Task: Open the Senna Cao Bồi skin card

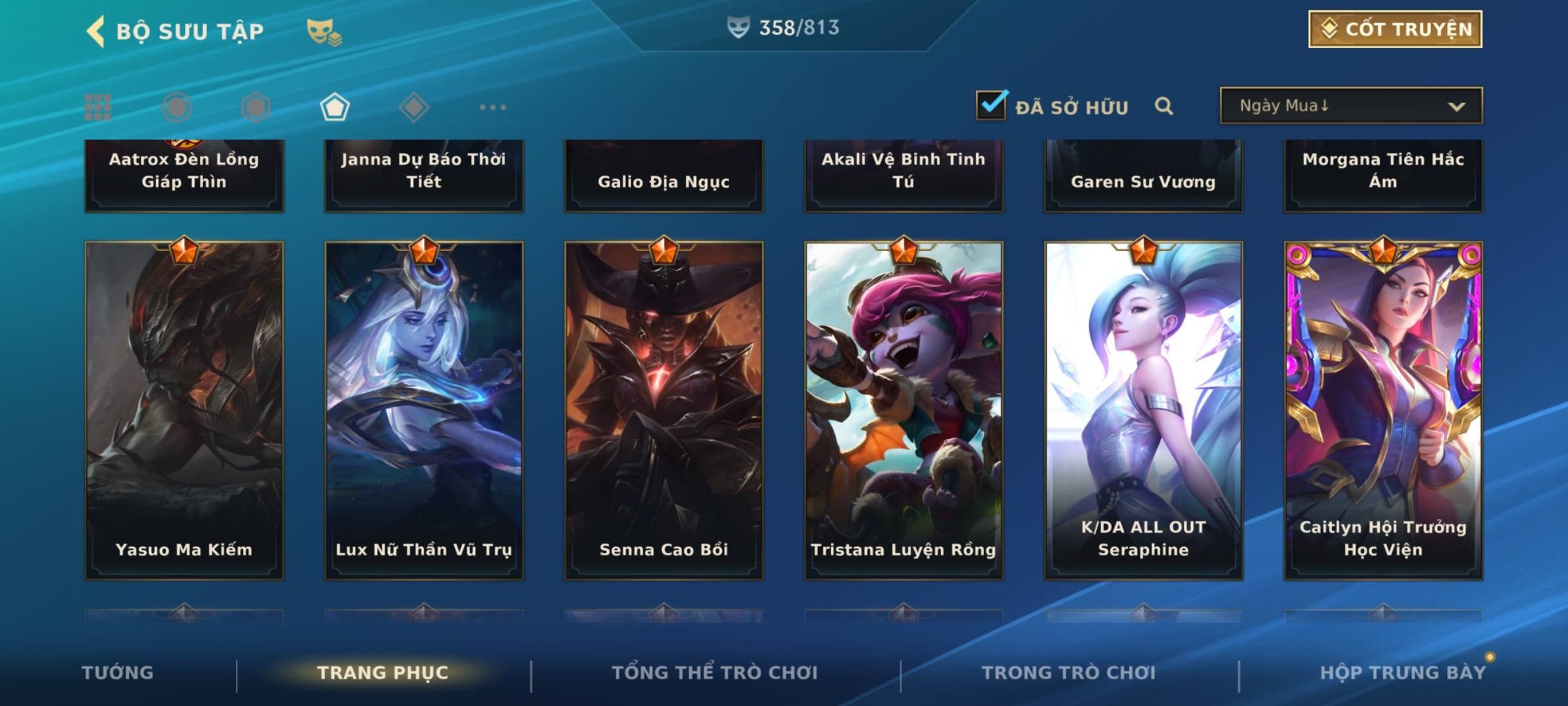Action: pyautogui.click(x=664, y=411)
